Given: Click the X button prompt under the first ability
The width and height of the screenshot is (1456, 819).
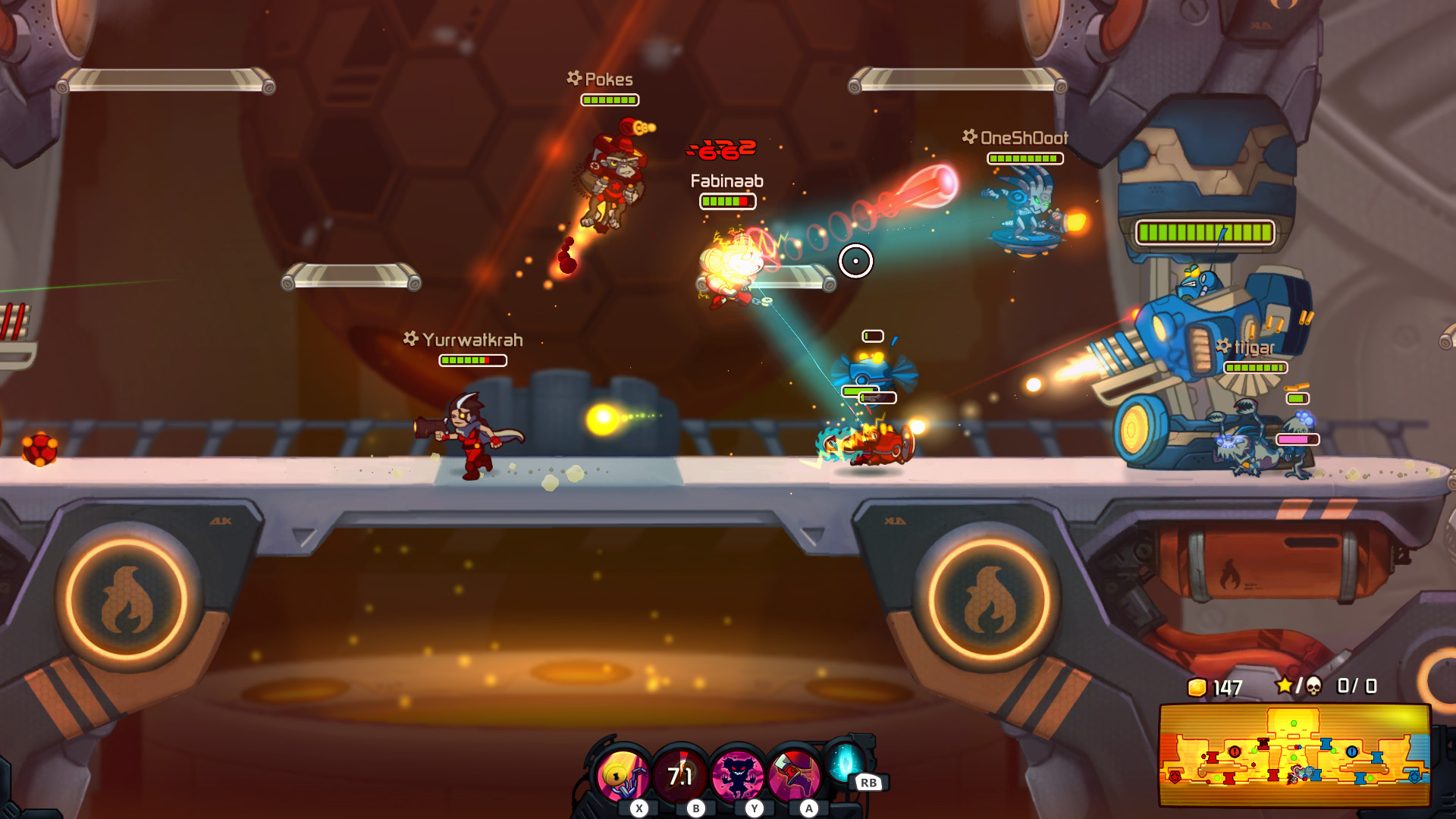Looking at the screenshot, I should click(x=639, y=808).
